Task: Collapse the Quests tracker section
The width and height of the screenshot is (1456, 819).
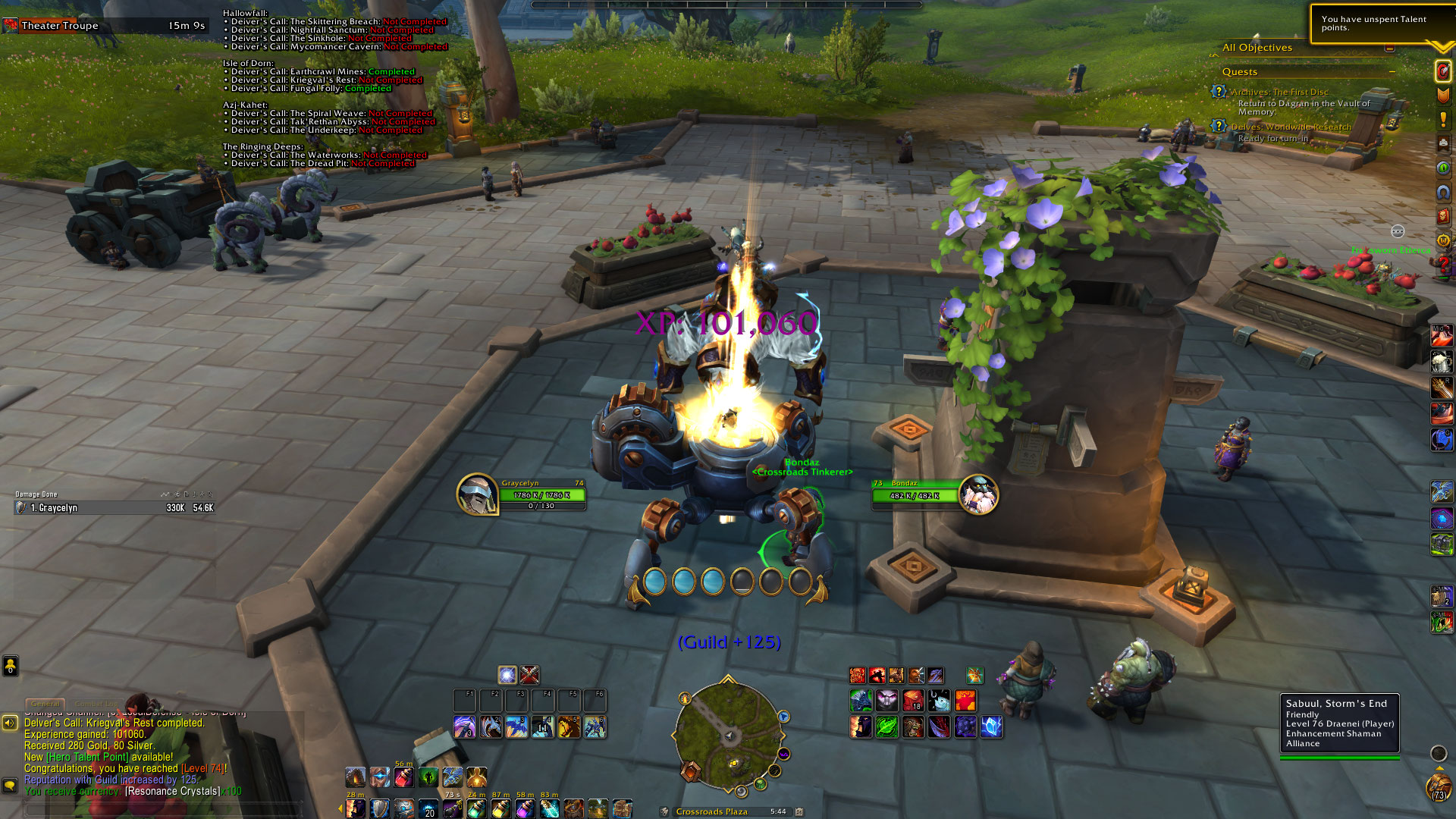Action: [x=1392, y=72]
